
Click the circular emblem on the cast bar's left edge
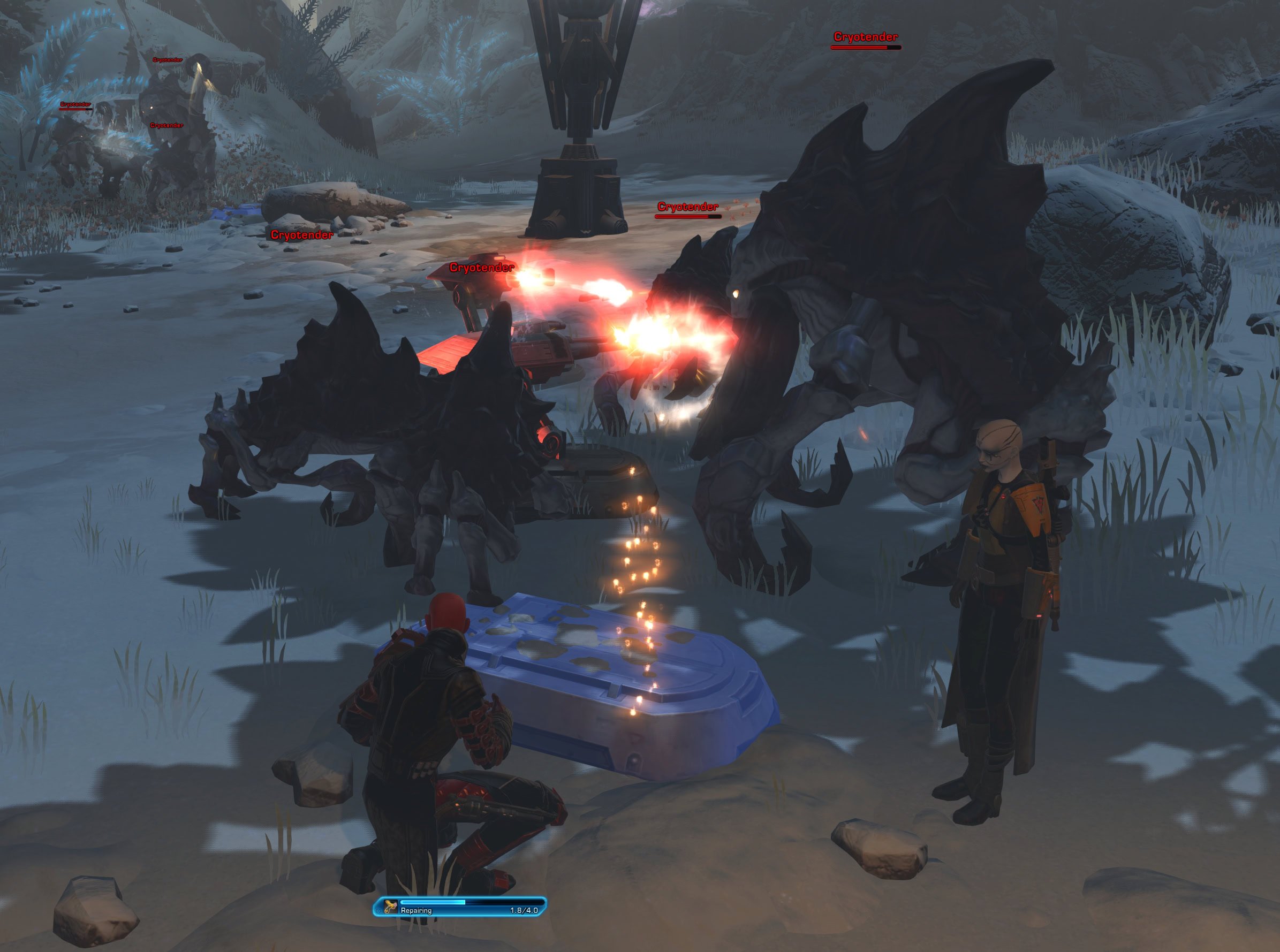[380, 910]
